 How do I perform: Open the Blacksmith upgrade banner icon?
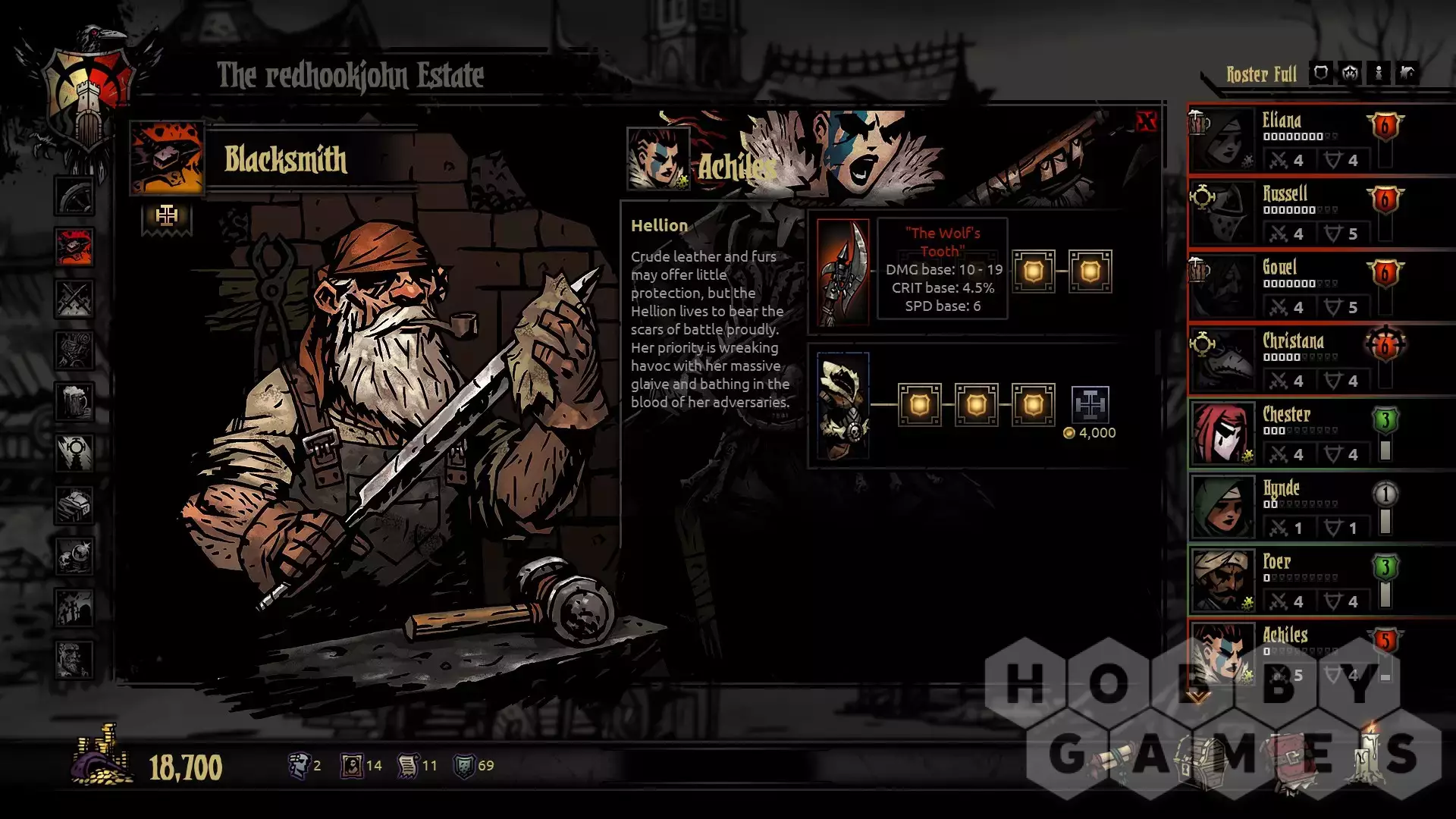pyautogui.click(x=167, y=218)
